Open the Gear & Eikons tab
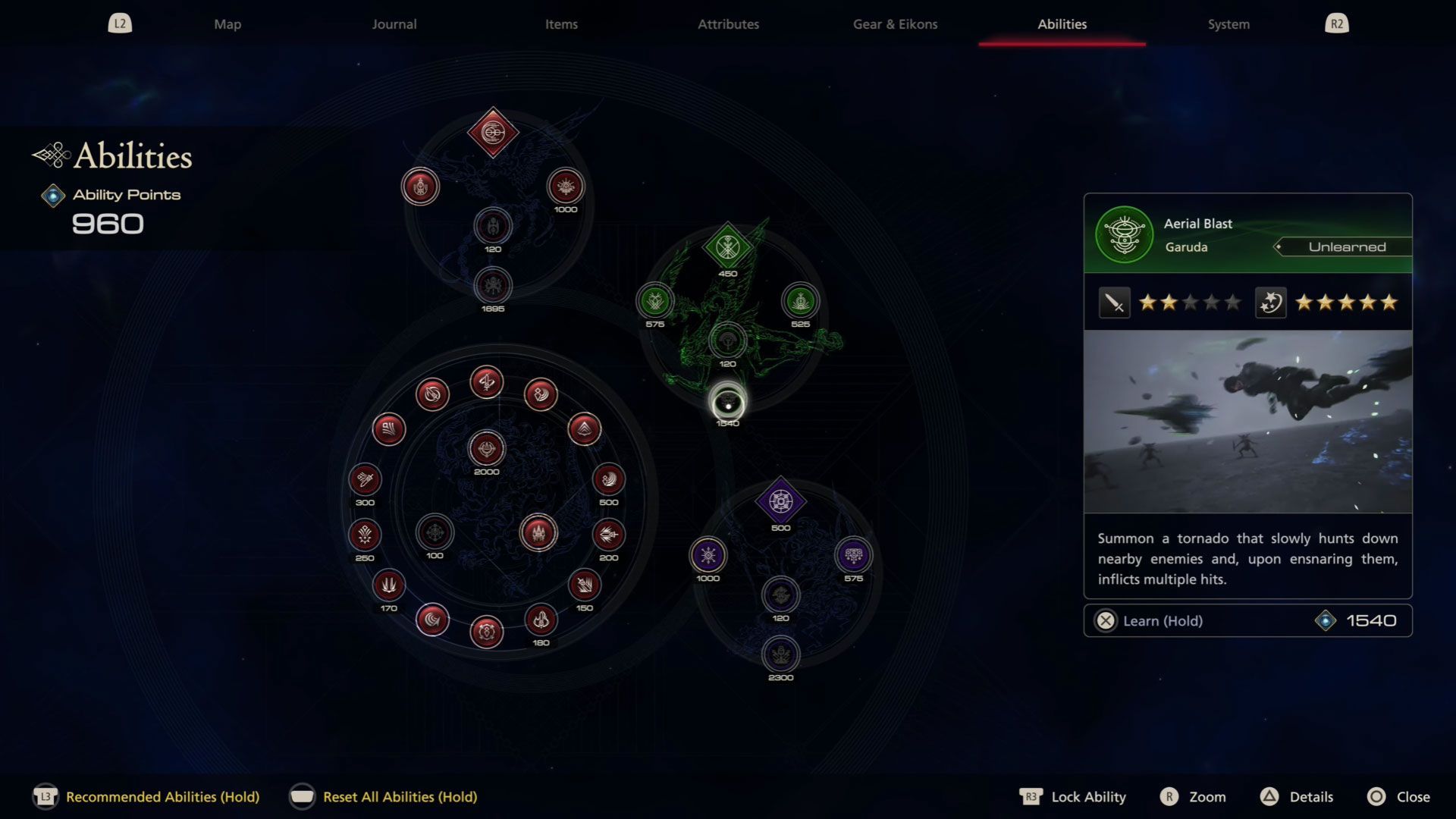1456x819 pixels. [895, 24]
